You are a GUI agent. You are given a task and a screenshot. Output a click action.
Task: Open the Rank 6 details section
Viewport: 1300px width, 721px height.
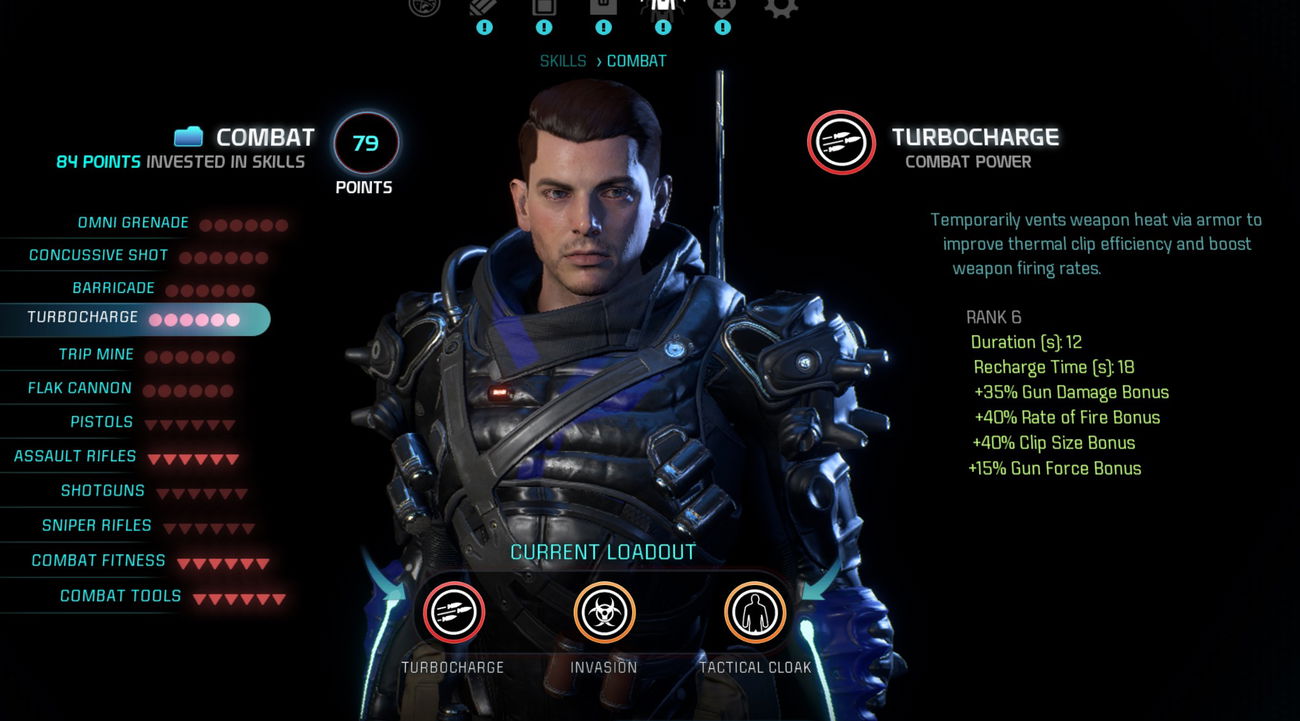[993, 317]
